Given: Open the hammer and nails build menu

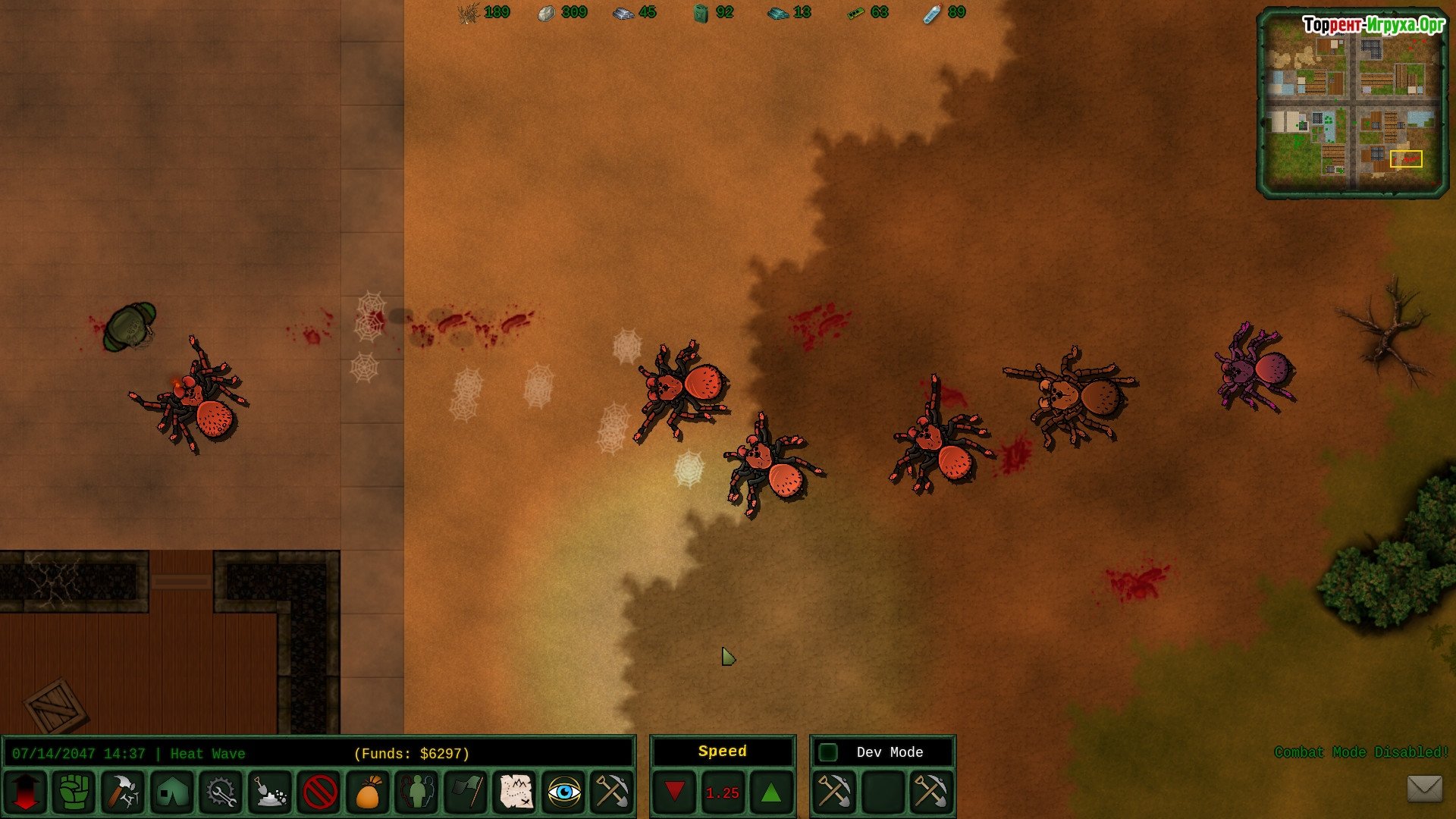Looking at the screenshot, I should 123,792.
